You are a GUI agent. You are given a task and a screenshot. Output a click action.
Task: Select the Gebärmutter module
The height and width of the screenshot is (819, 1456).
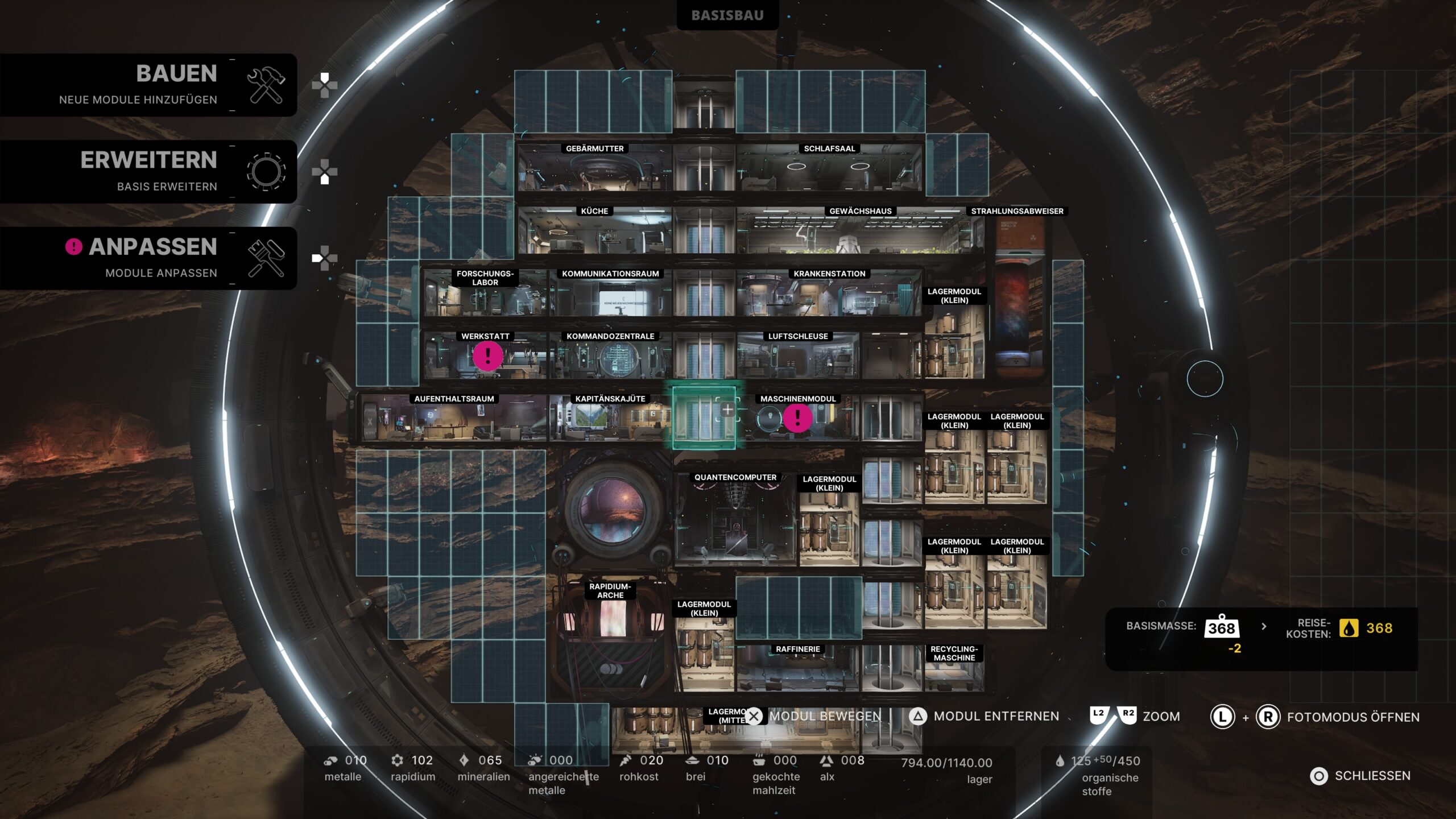(x=594, y=171)
